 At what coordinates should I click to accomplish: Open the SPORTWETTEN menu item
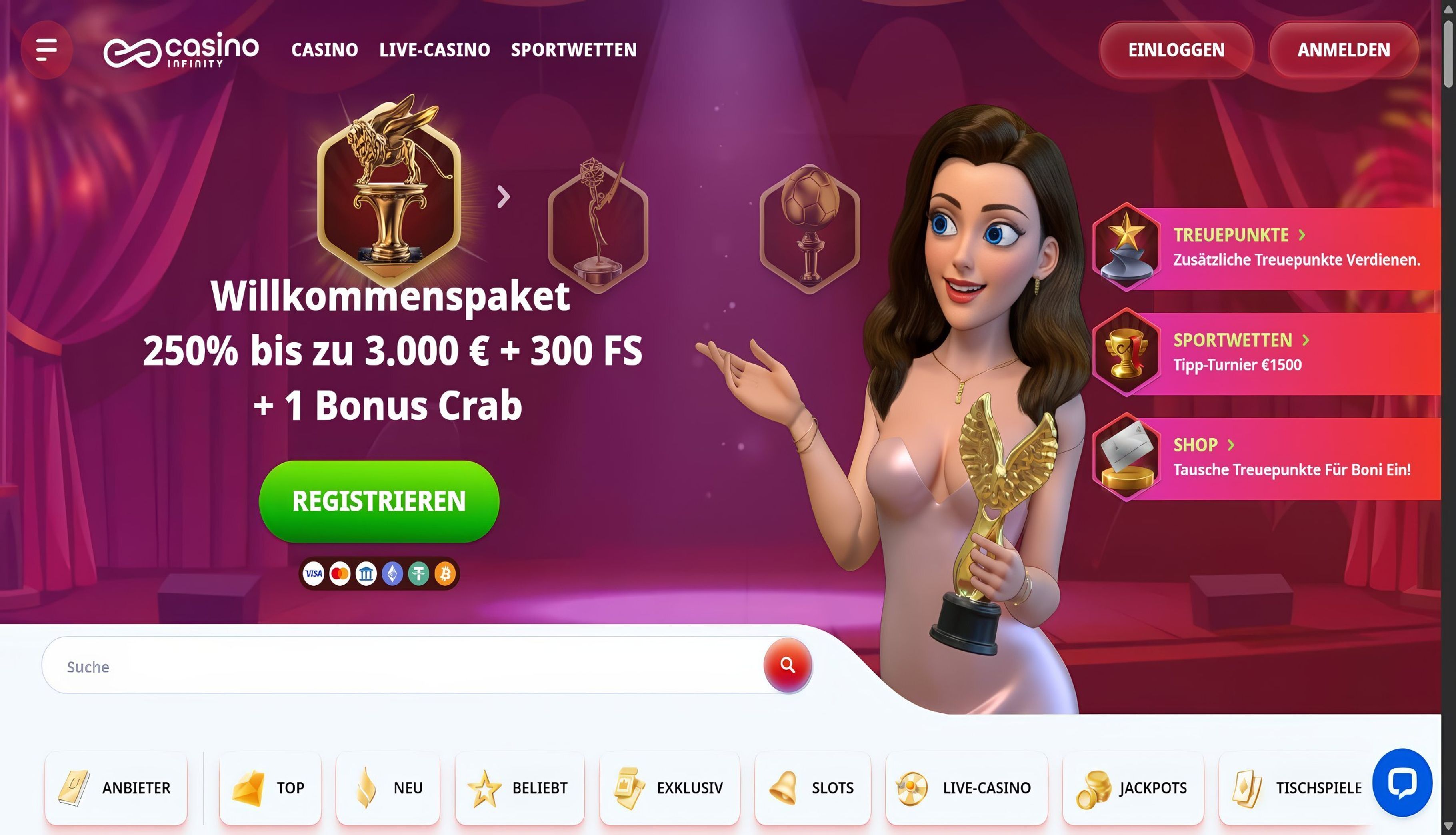pos(574,50)
